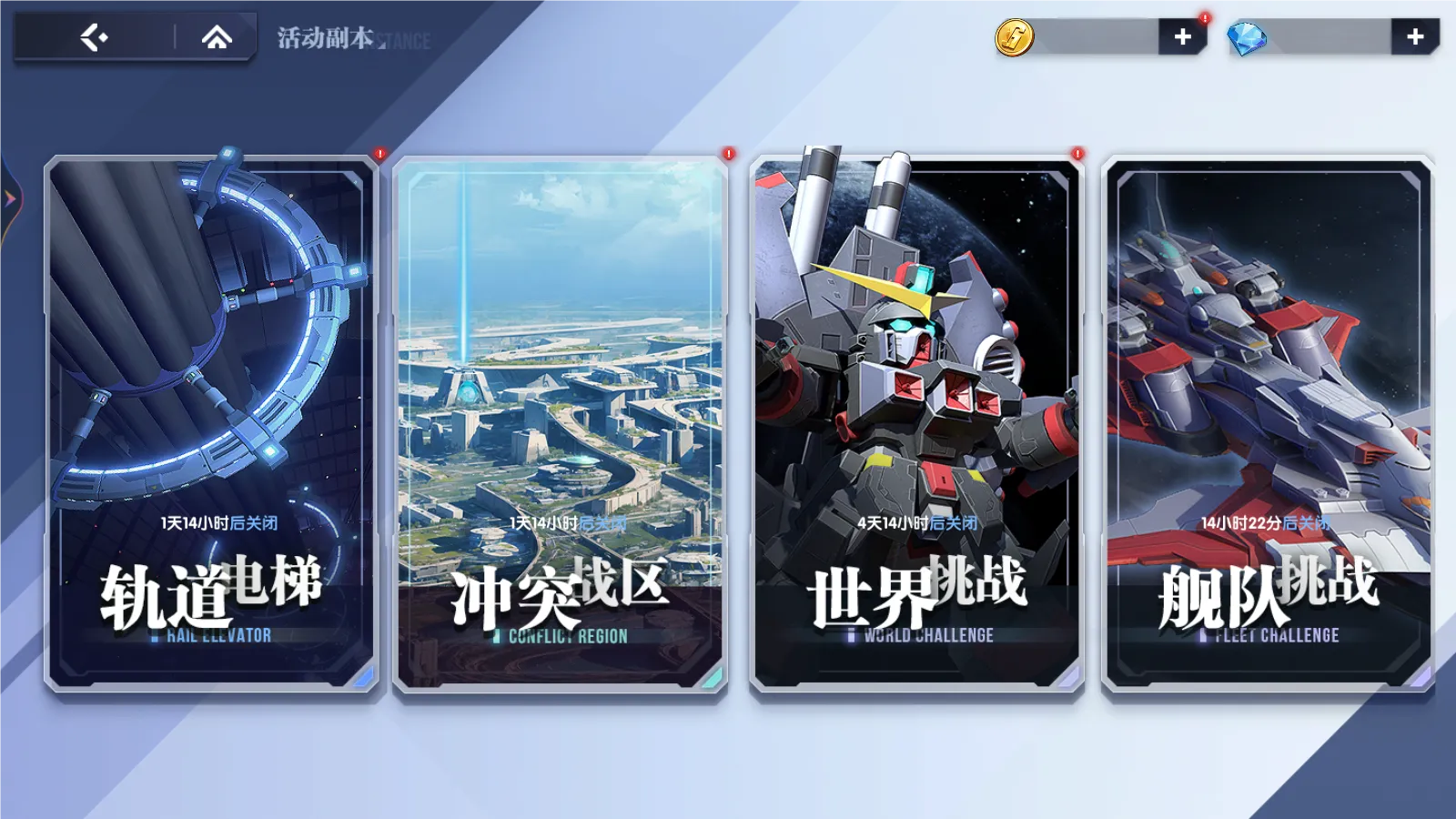Image resolution: width=1456 pixels, height=819 pixels.
Task: Click the 14小时22分后关闭 countdown on Fleet Challenge
Action: 1264,523
